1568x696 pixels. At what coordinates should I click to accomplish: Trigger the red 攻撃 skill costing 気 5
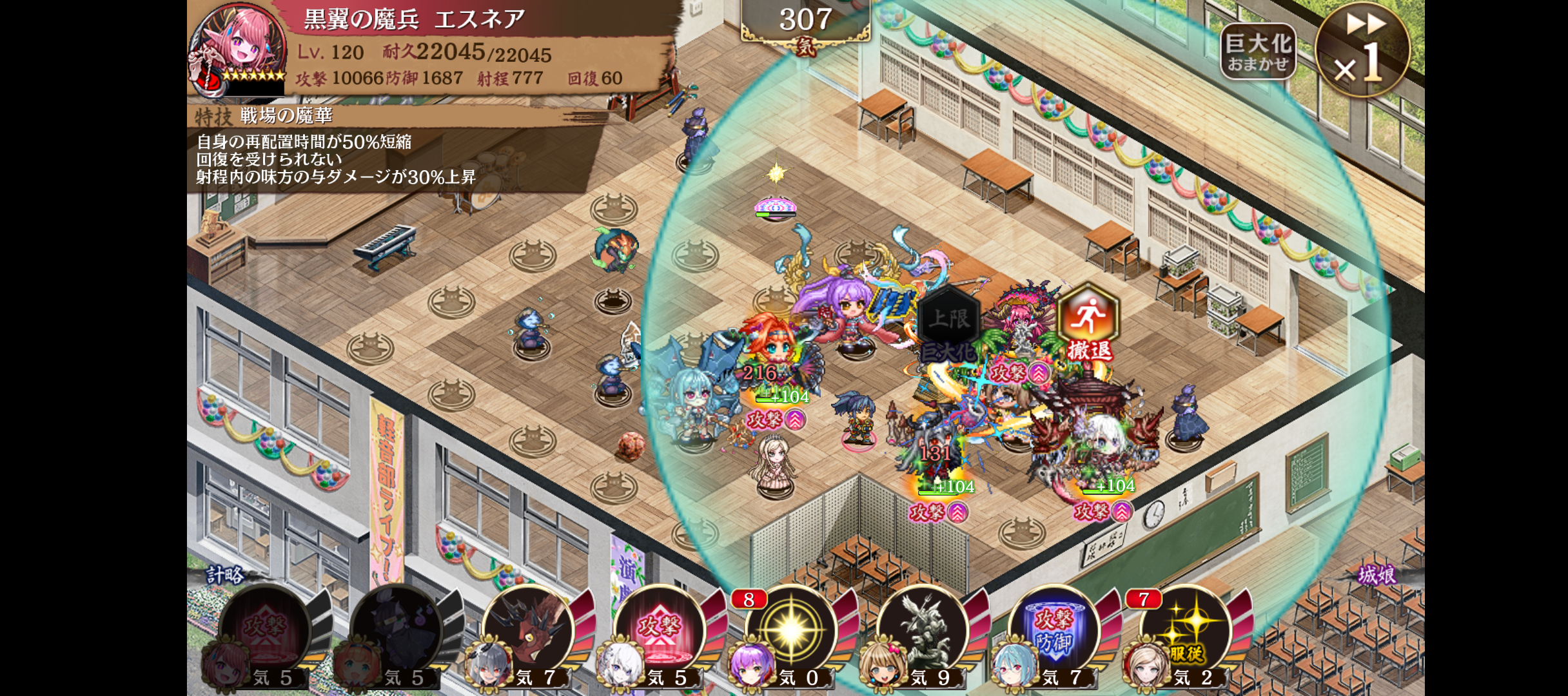point(659,632)
